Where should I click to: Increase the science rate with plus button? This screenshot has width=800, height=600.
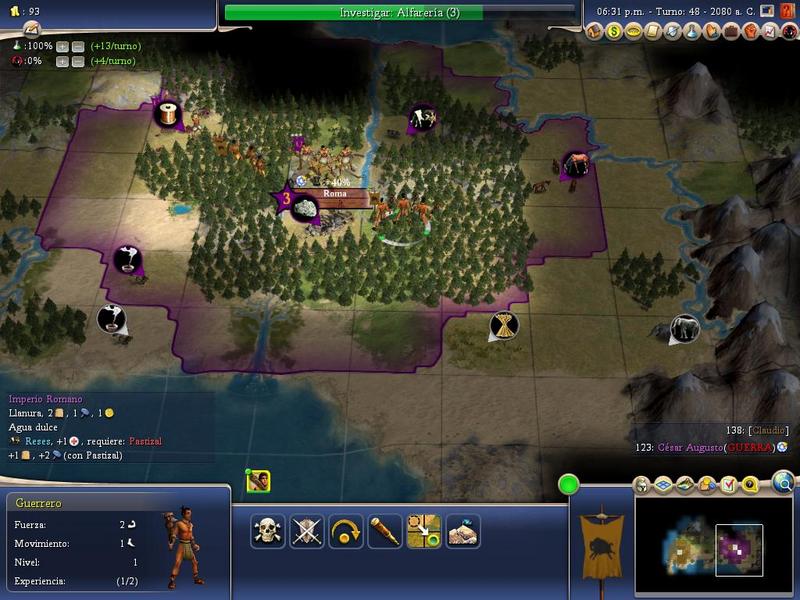pyautogui.click(x=62, y=47)
